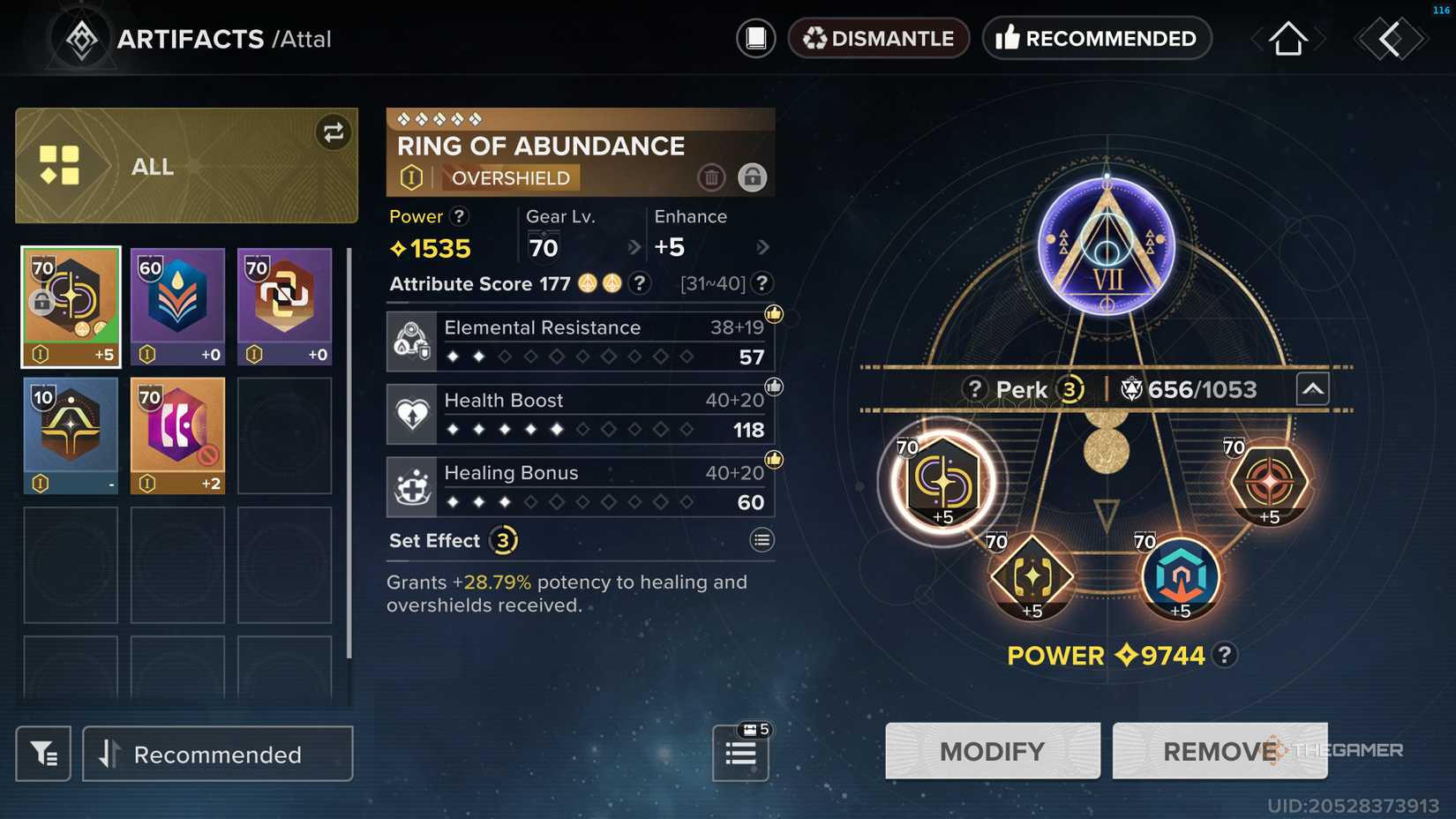The height and width of the screenshot is (819, 1456).
Task: Toggle the lock on Ring of Abundance
Action: (752, 177)
